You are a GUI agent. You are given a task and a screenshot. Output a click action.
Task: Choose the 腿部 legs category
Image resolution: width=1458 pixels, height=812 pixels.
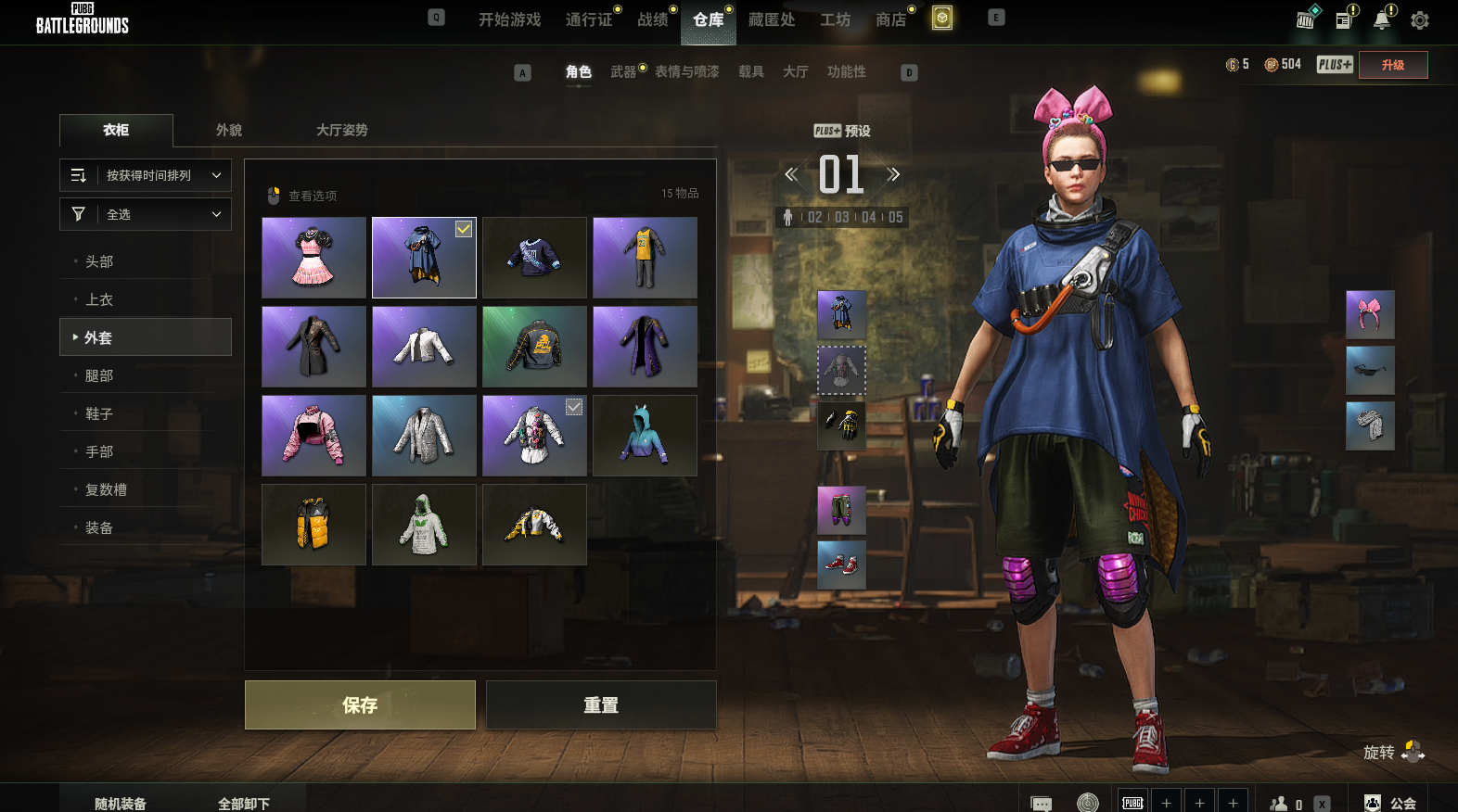coord(99,375)
